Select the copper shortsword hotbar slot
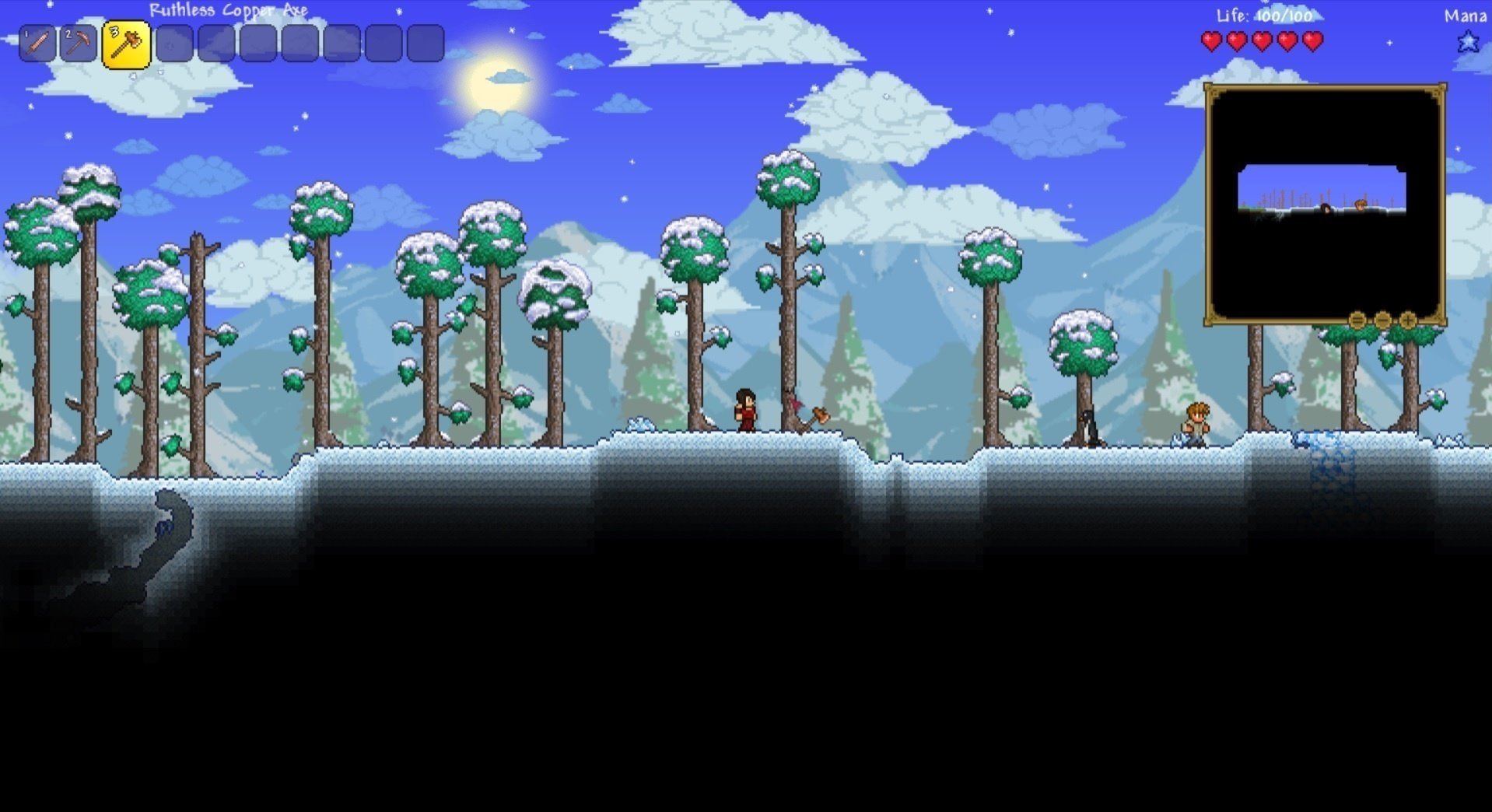This screenshot has height=812, width=1492. [x=37, y=44]
